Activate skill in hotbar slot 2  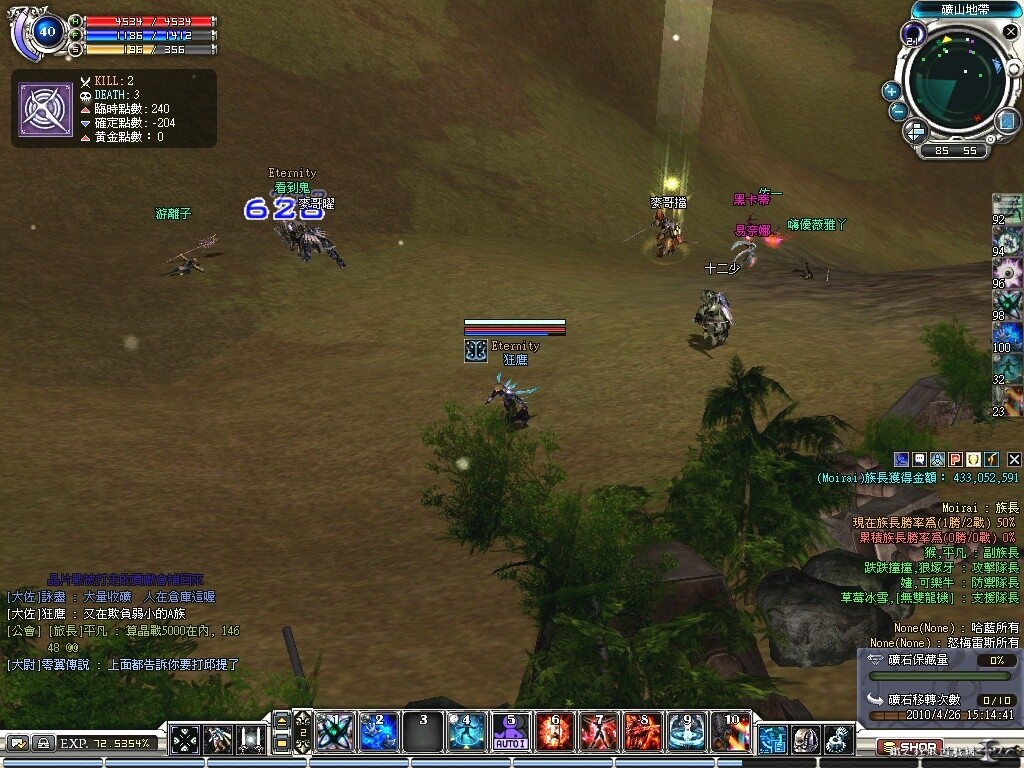tap(379, 732)
